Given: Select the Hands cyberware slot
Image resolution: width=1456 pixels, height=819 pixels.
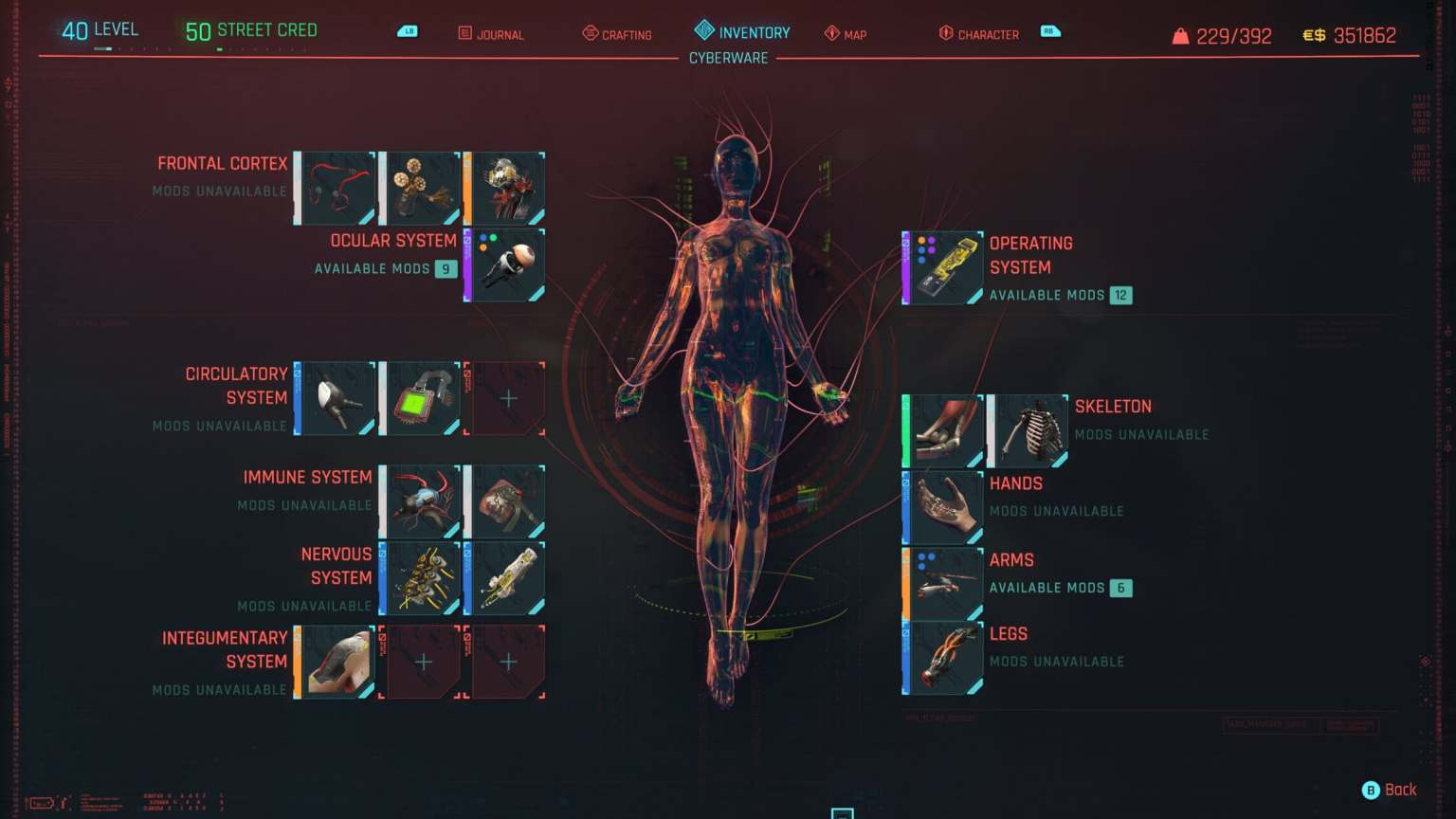Looking at the screenshot, I should coord(942,507).
